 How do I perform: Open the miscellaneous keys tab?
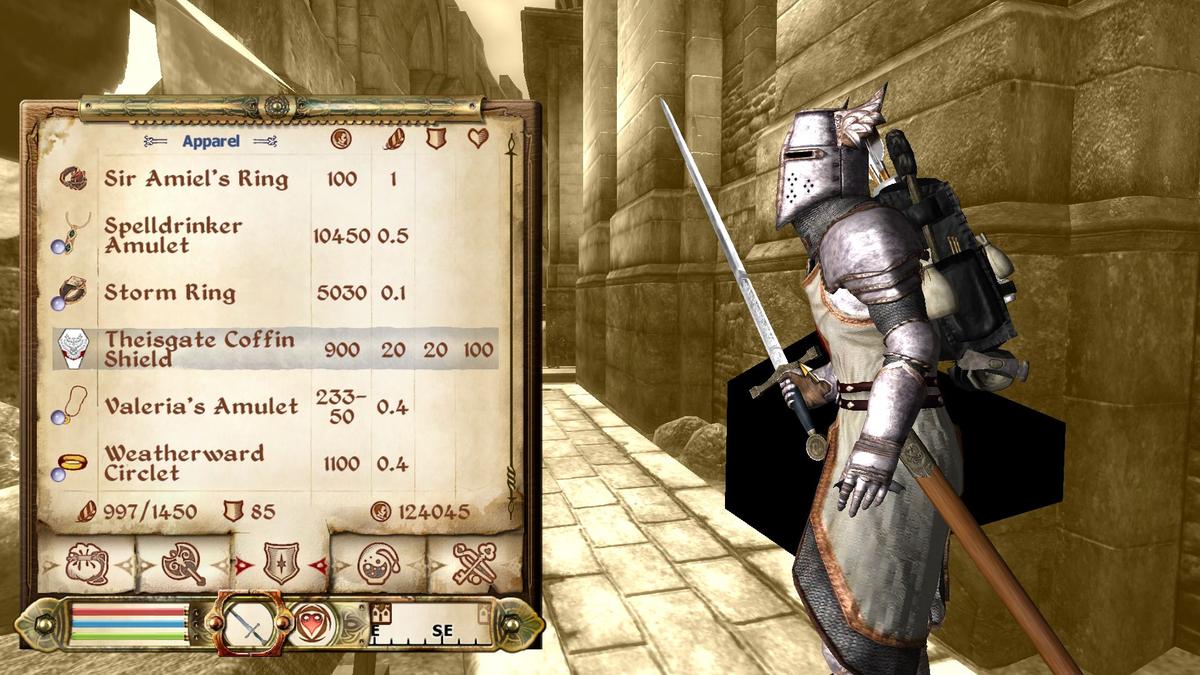pyautogui.click(x=475, y=565)
